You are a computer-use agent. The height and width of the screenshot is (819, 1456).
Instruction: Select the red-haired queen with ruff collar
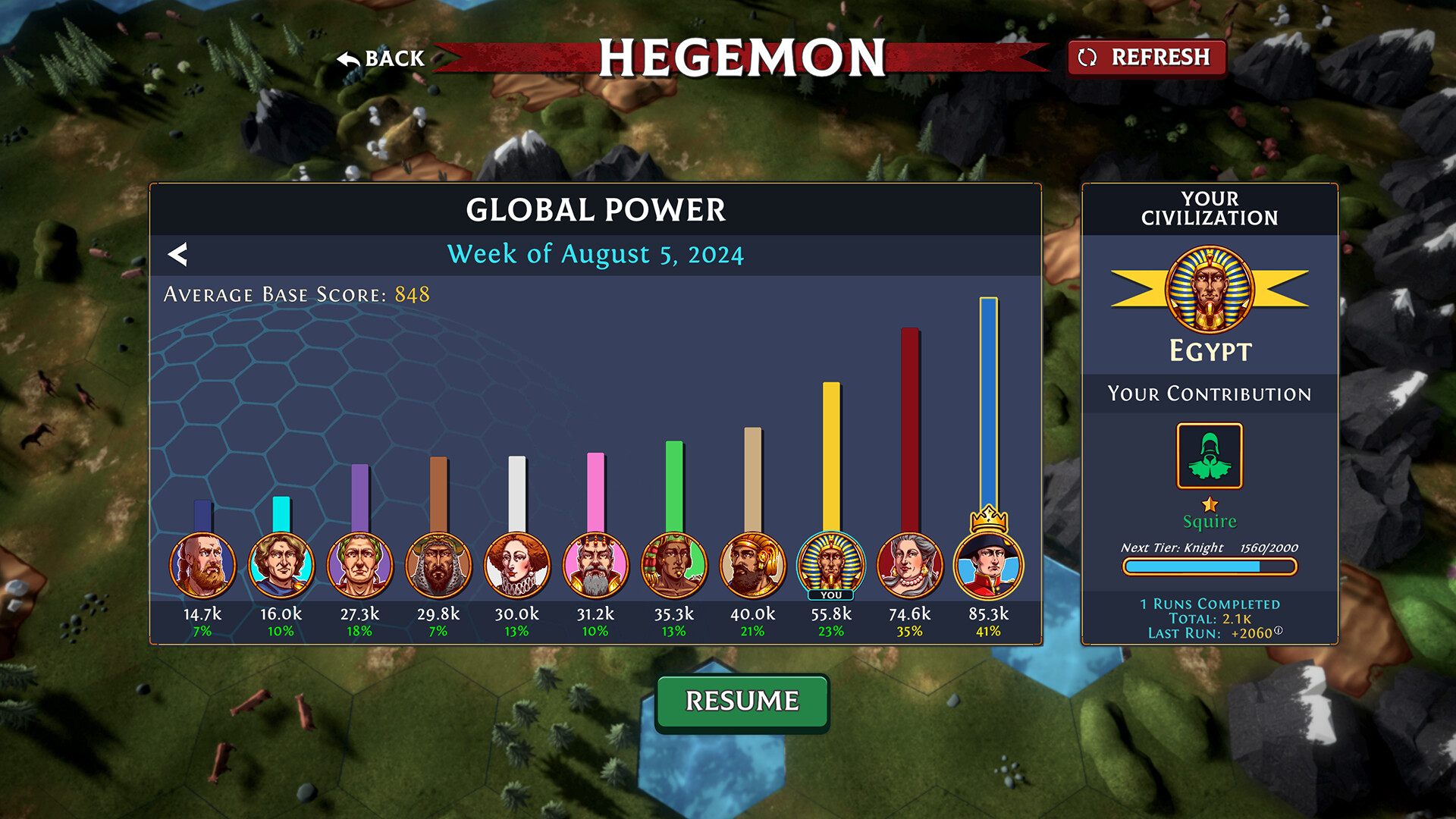tap(516, 565)
